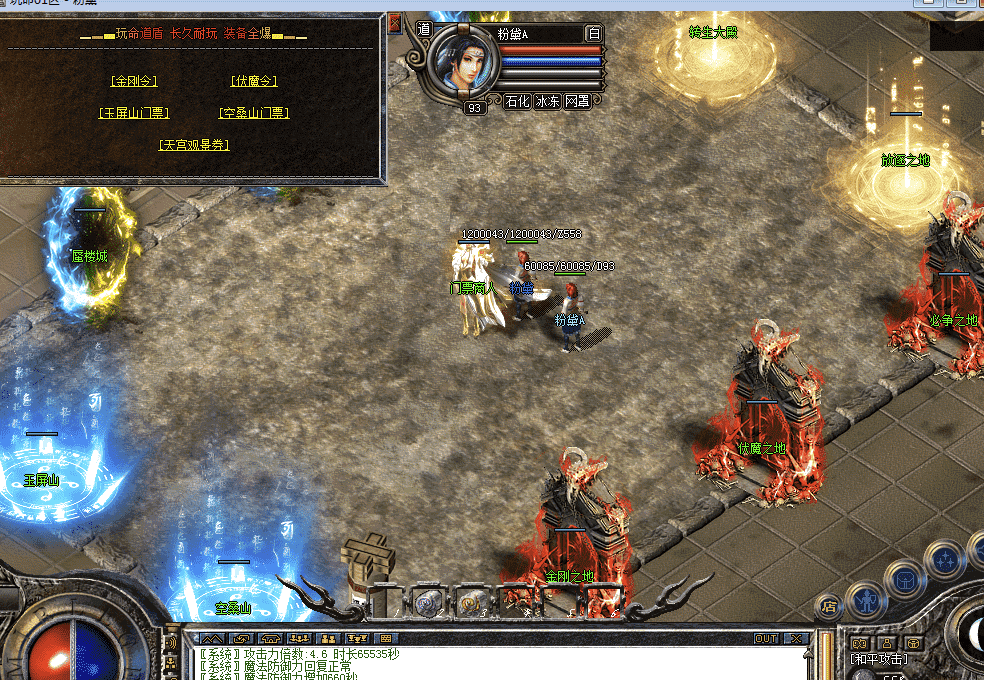The width and height of the screenshot is (984, 680).
Task: Open the shop via the 店 button
Action: tap(828, 605)
